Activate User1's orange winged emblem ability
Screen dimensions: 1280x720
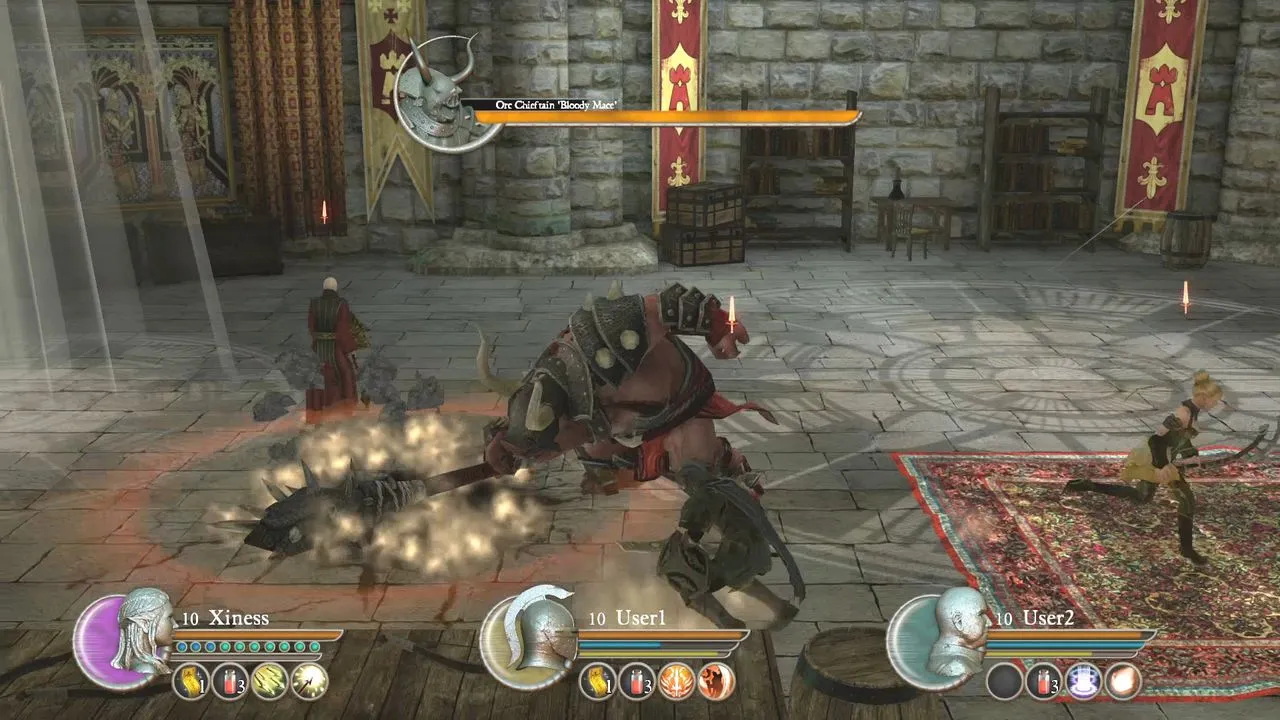pos(677,681)
